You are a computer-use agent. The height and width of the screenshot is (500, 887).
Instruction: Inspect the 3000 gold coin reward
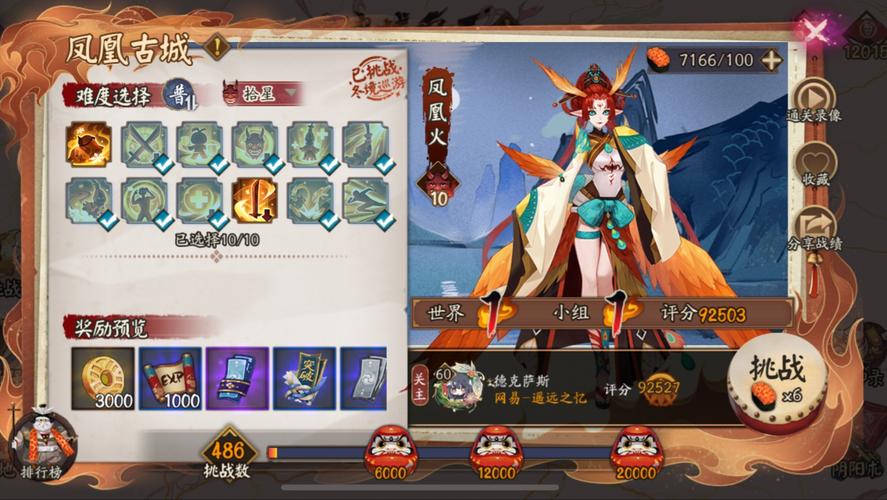coord(102,378)
